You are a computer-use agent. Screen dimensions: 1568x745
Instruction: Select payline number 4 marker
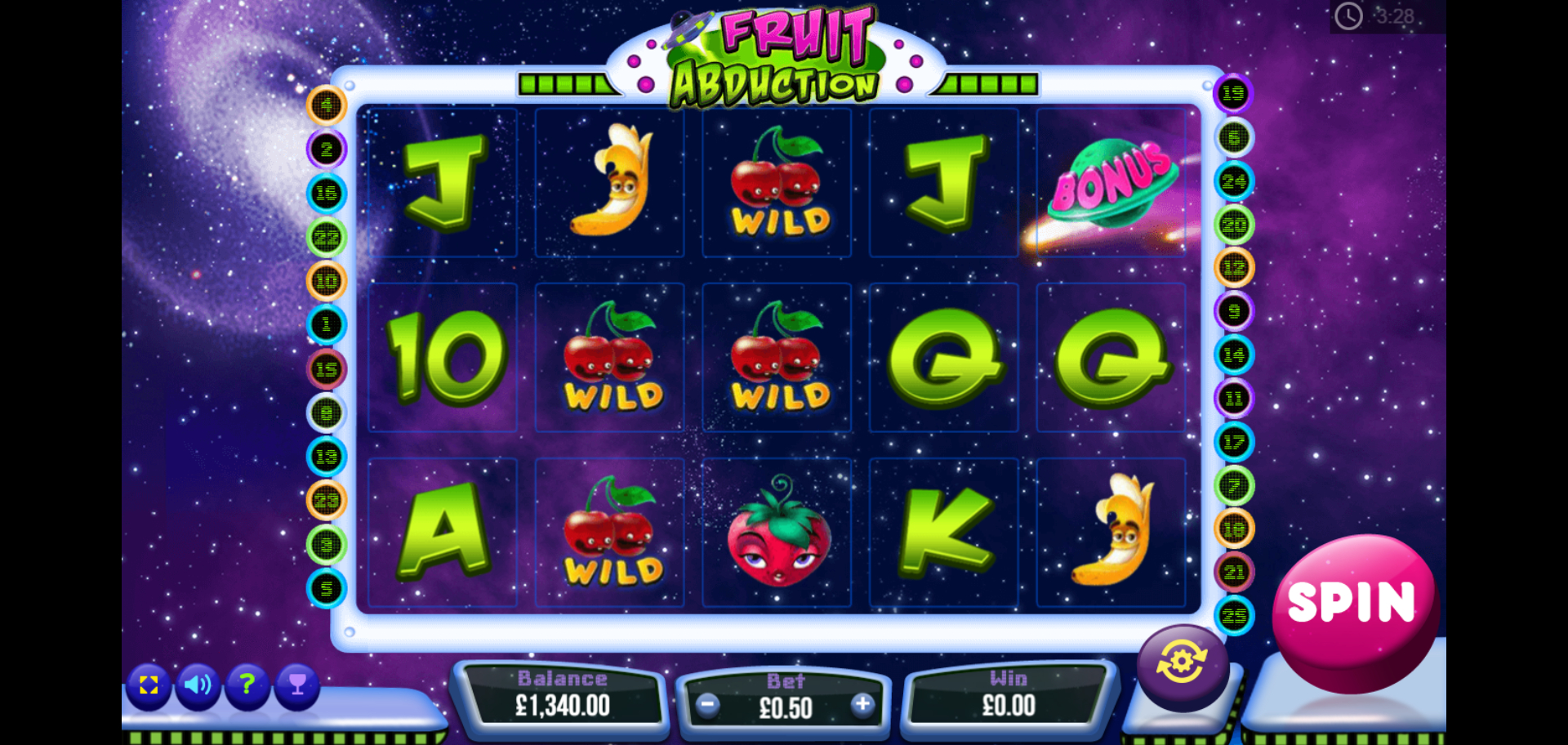point(327,105)
